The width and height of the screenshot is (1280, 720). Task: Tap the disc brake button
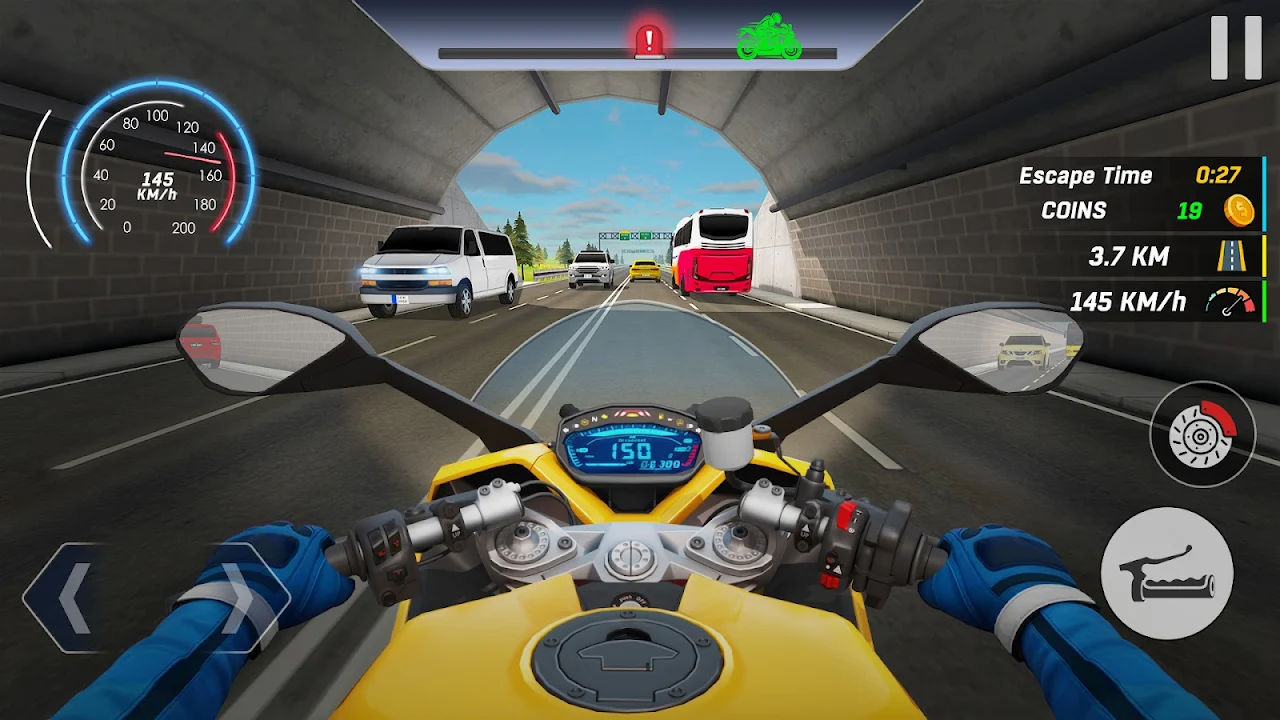[x=1202, y=435]
